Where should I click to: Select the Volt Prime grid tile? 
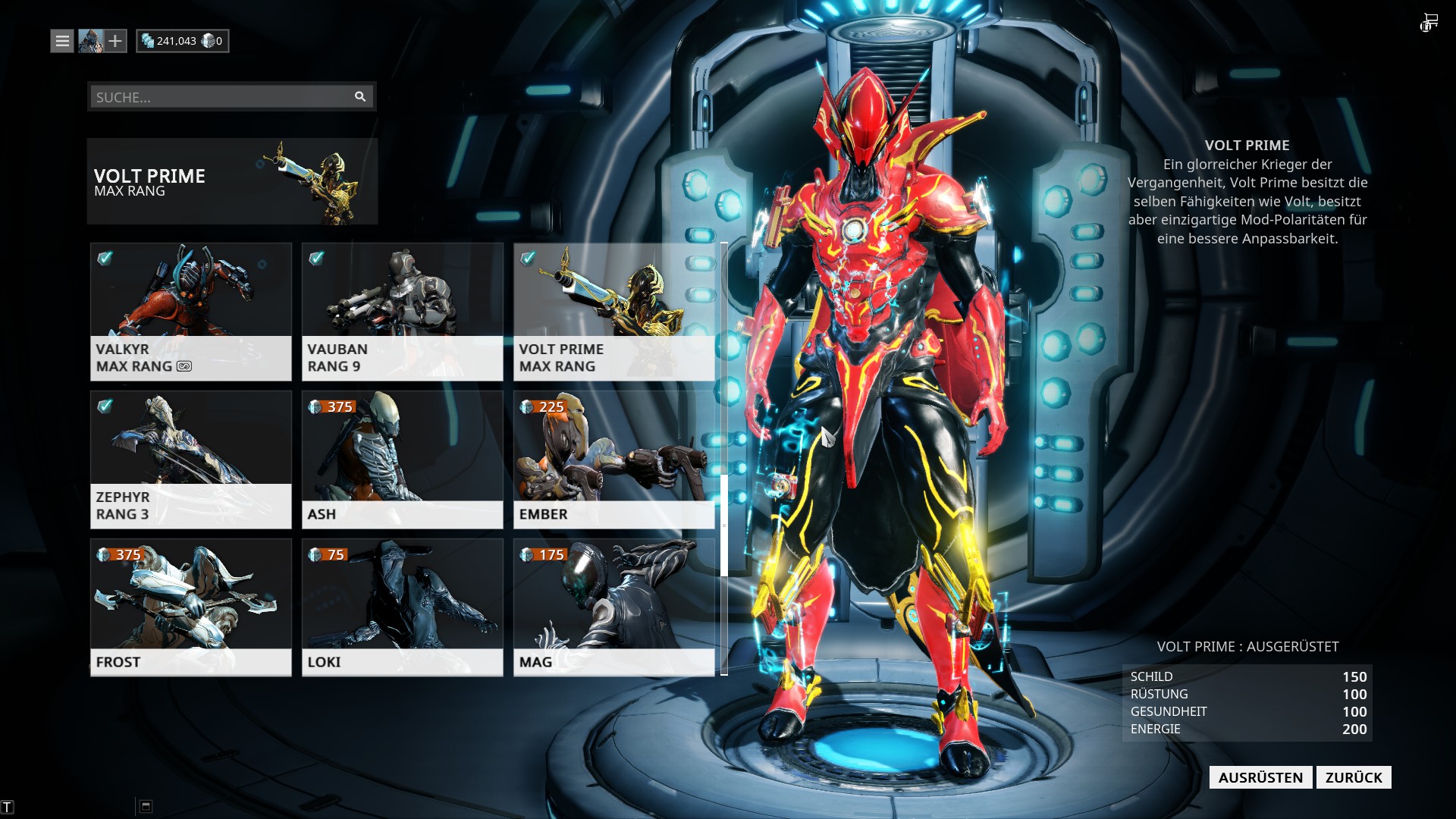tap(613, 311)
